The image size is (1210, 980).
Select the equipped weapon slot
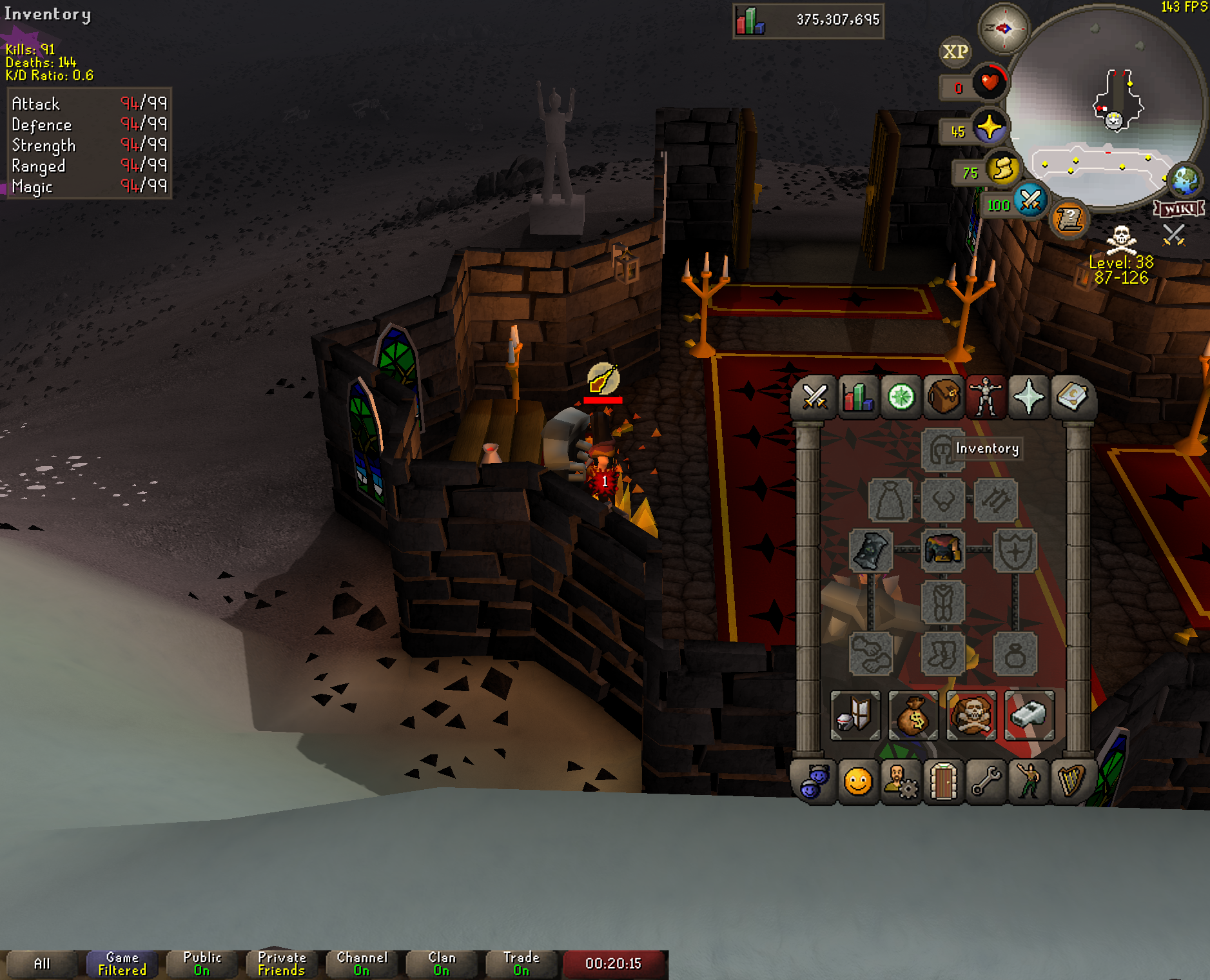click(871, 550)
